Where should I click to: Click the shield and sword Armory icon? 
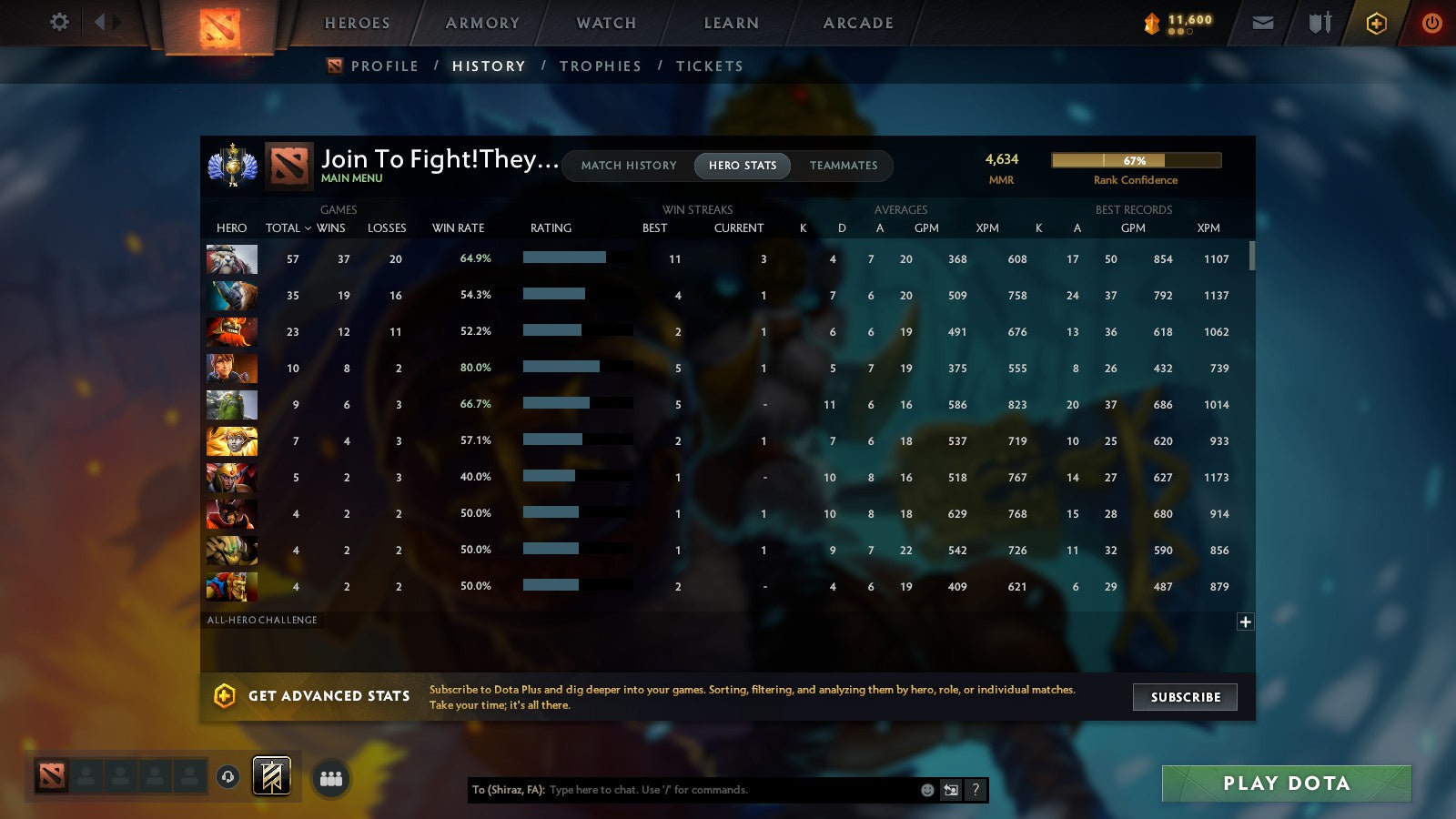pos(1318,24)
